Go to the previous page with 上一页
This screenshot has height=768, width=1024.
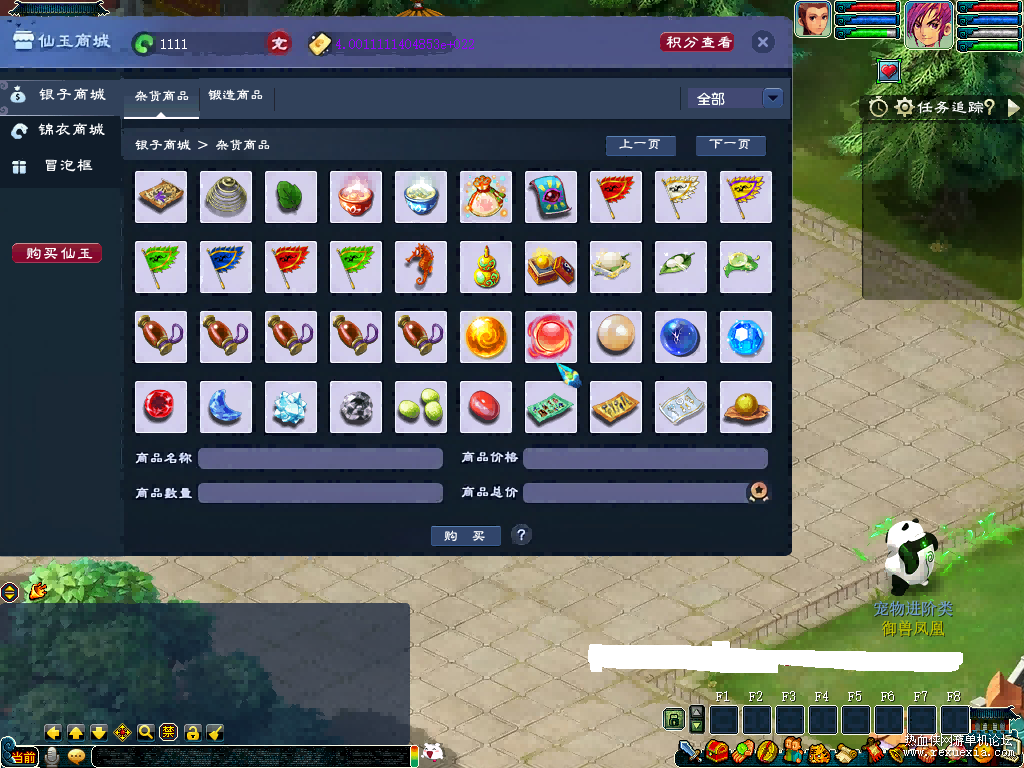pos(640,145)
